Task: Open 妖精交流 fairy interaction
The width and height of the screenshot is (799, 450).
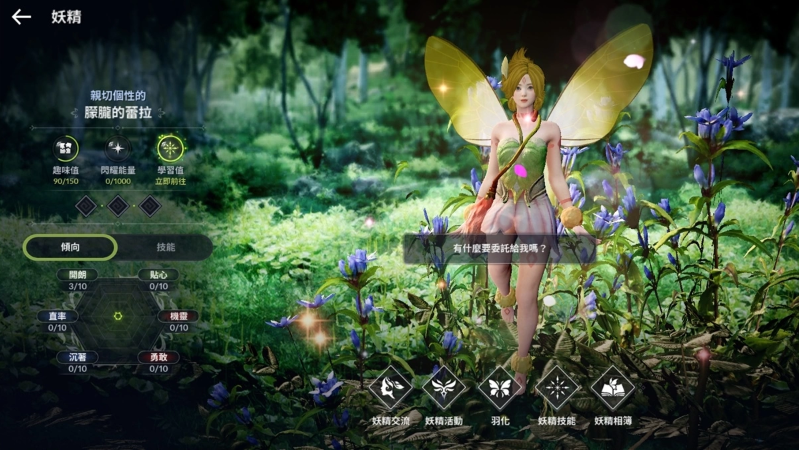Action: pos(390,389)
